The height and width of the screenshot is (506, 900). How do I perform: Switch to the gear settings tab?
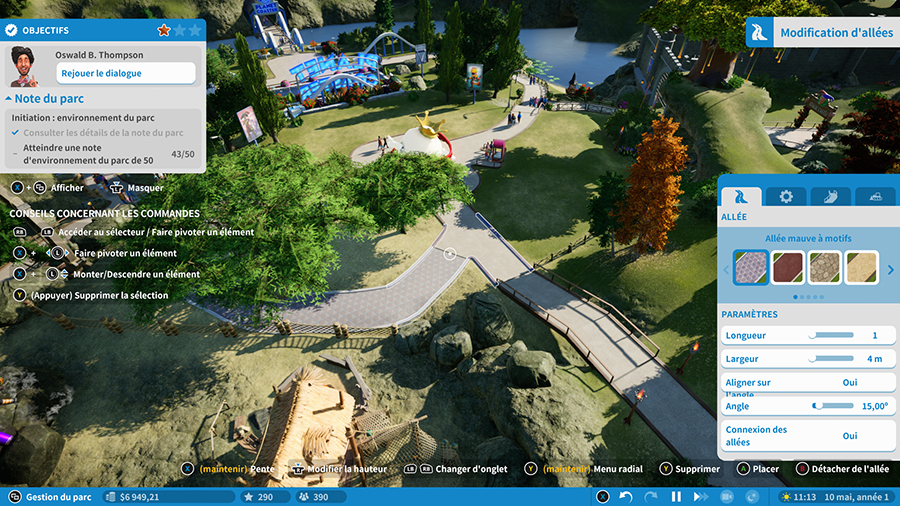click(x=786, y=197)
